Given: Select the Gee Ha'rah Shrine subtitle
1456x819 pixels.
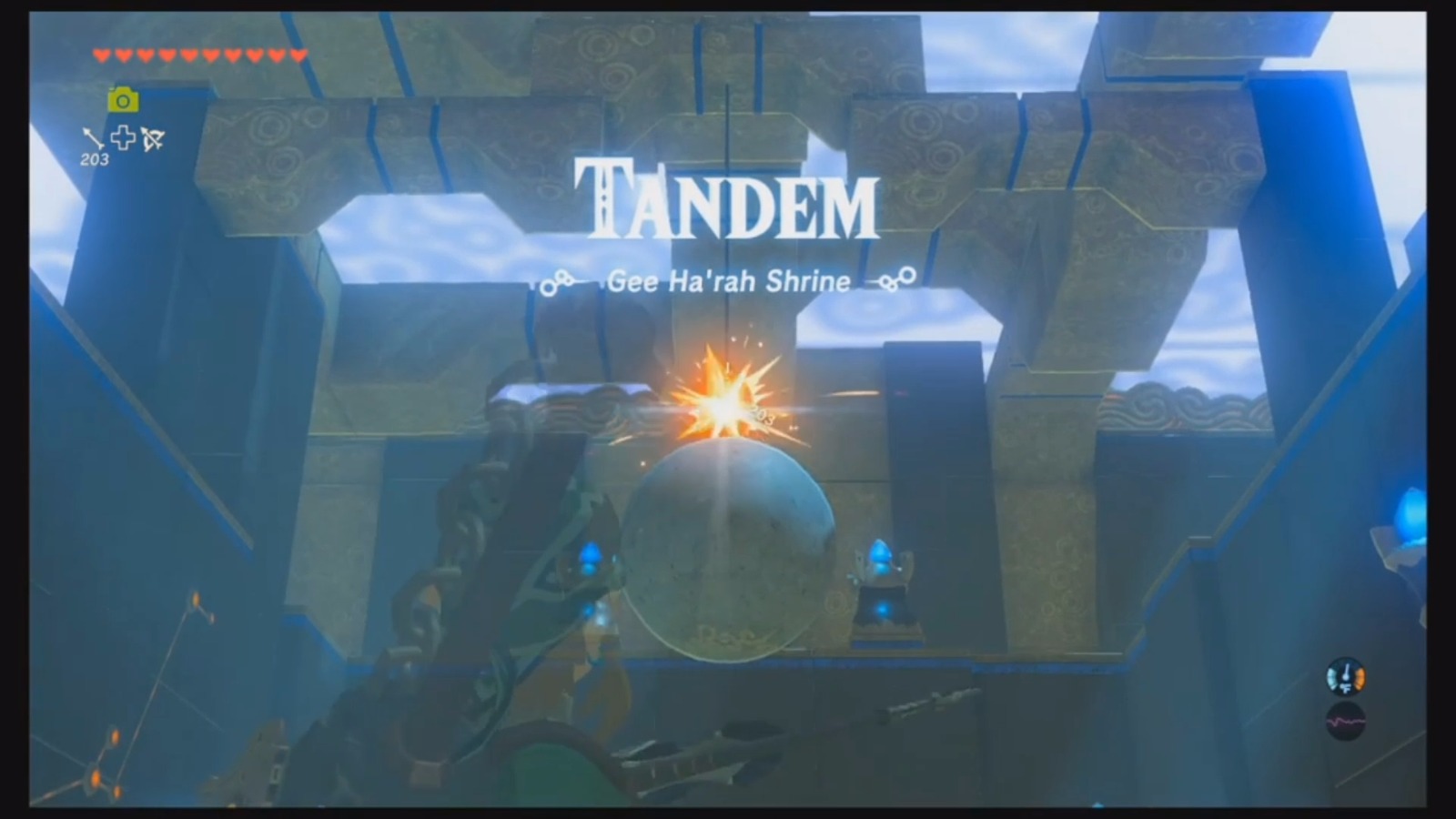Looking at the screenshot, I should [x=728, y=281].
